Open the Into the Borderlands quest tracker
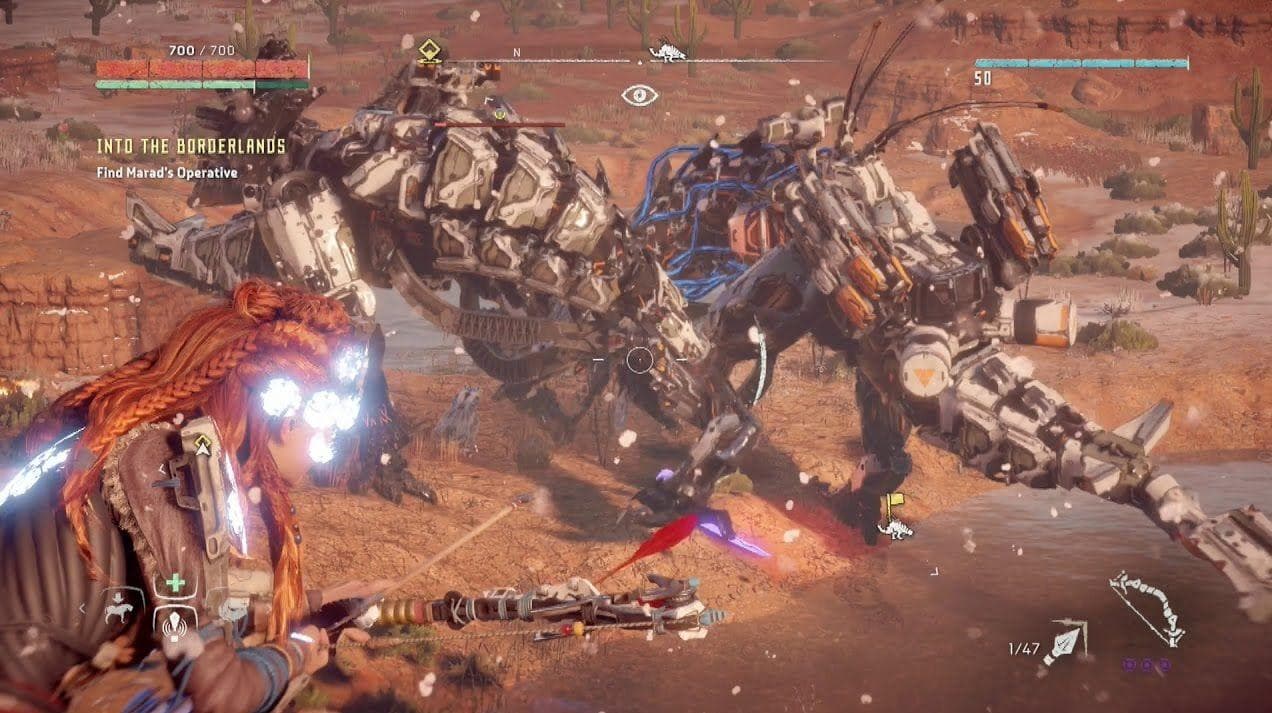Image resolution: width=1272 pixels, height=713 pixels. [191, 147]
